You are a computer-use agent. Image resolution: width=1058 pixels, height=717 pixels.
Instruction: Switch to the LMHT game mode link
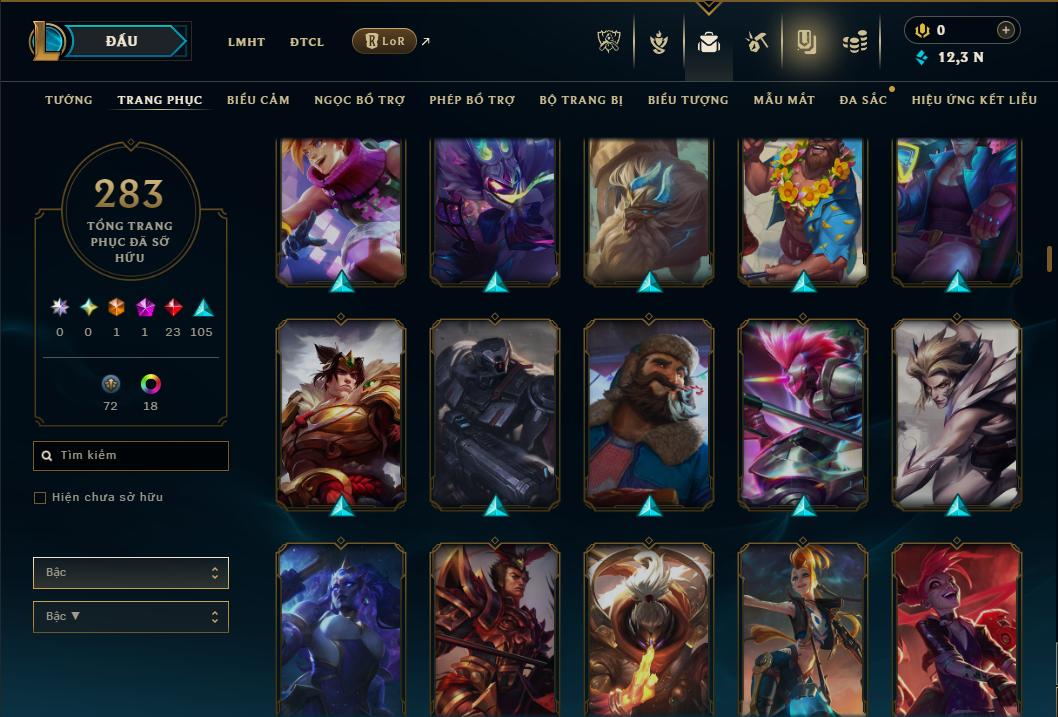tap(246, 42)
